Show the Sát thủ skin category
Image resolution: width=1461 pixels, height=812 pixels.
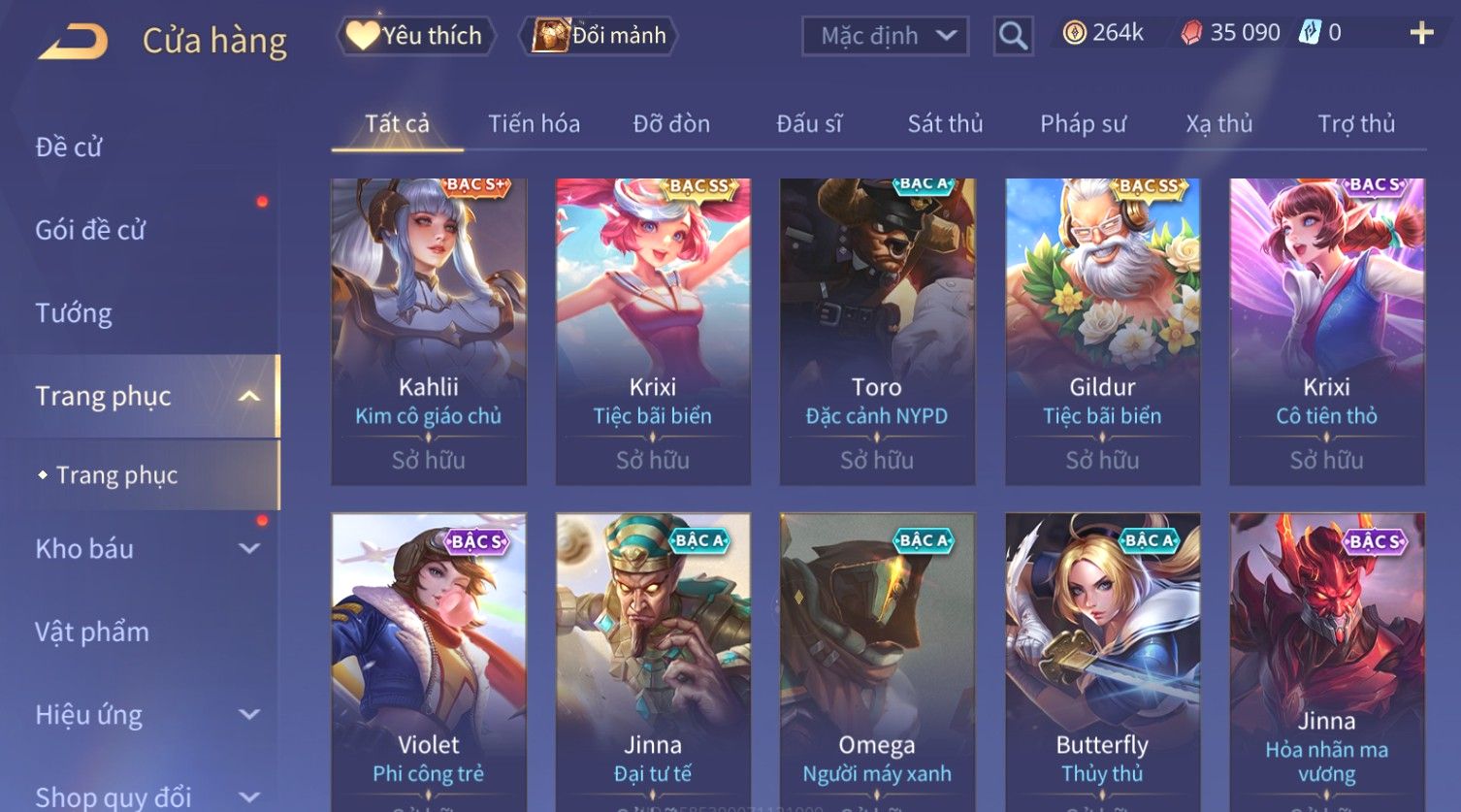[x=945, y=124]
